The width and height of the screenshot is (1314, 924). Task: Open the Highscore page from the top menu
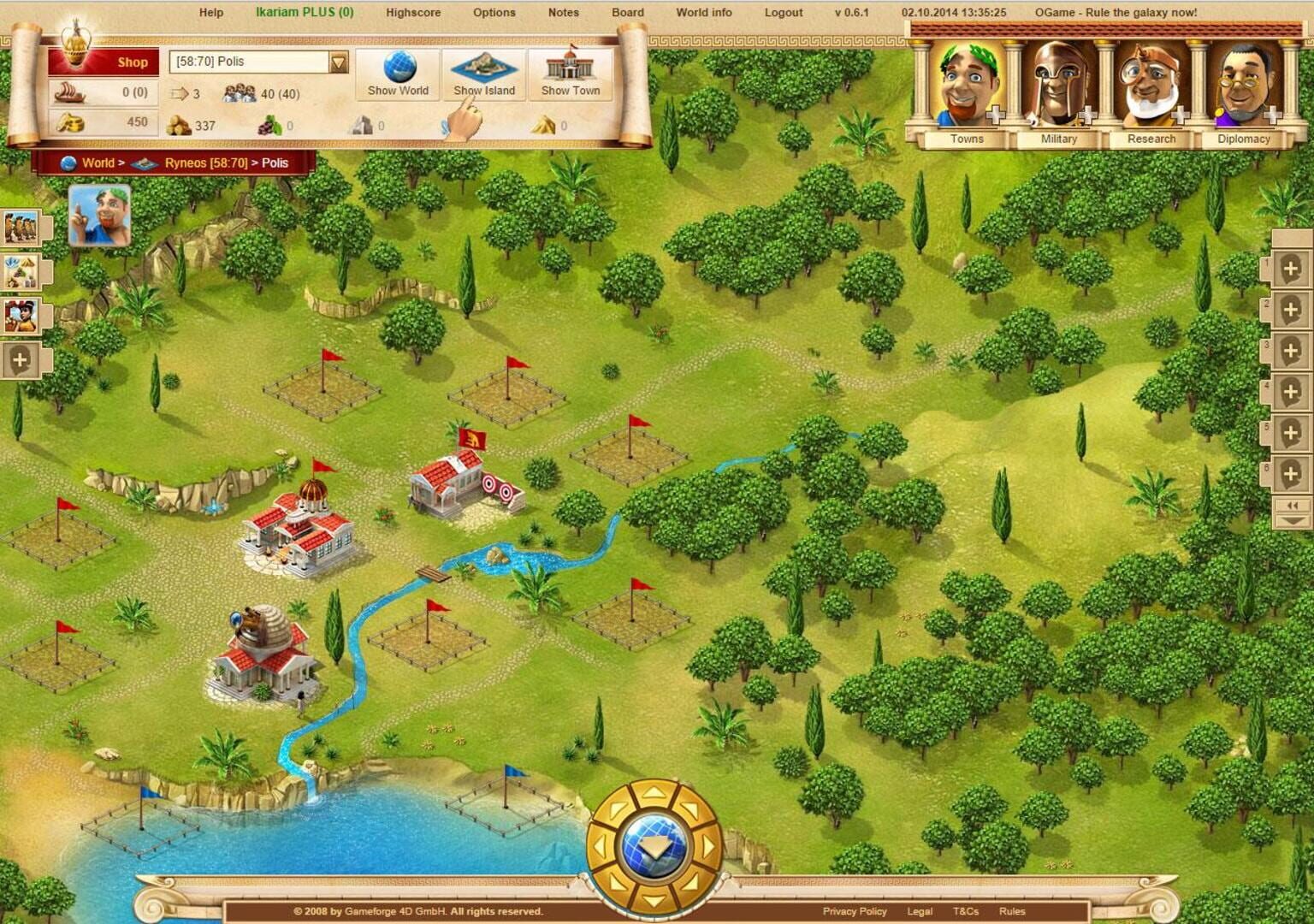point(412,13)
